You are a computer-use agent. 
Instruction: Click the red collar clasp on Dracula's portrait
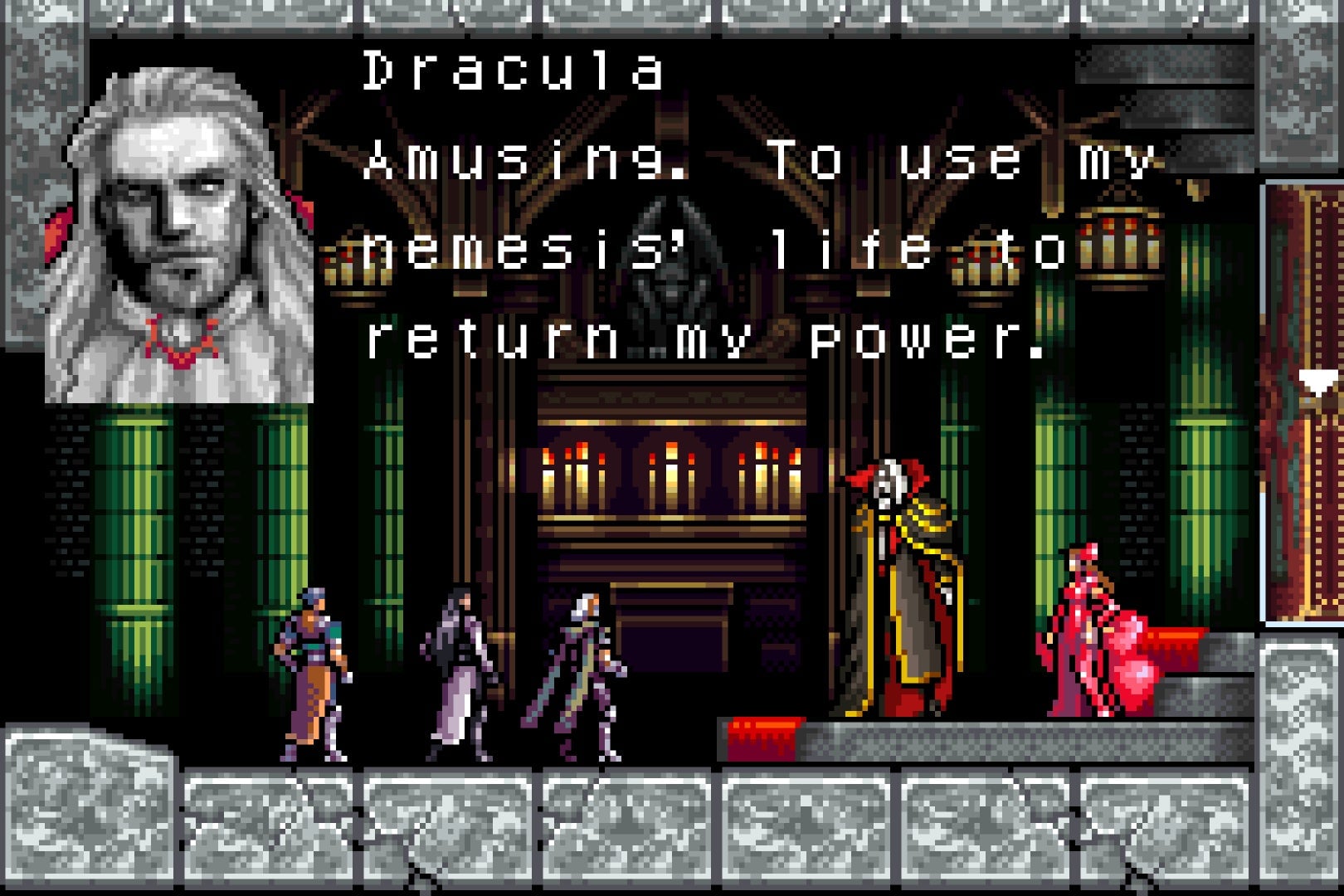[x=178, y=348]
